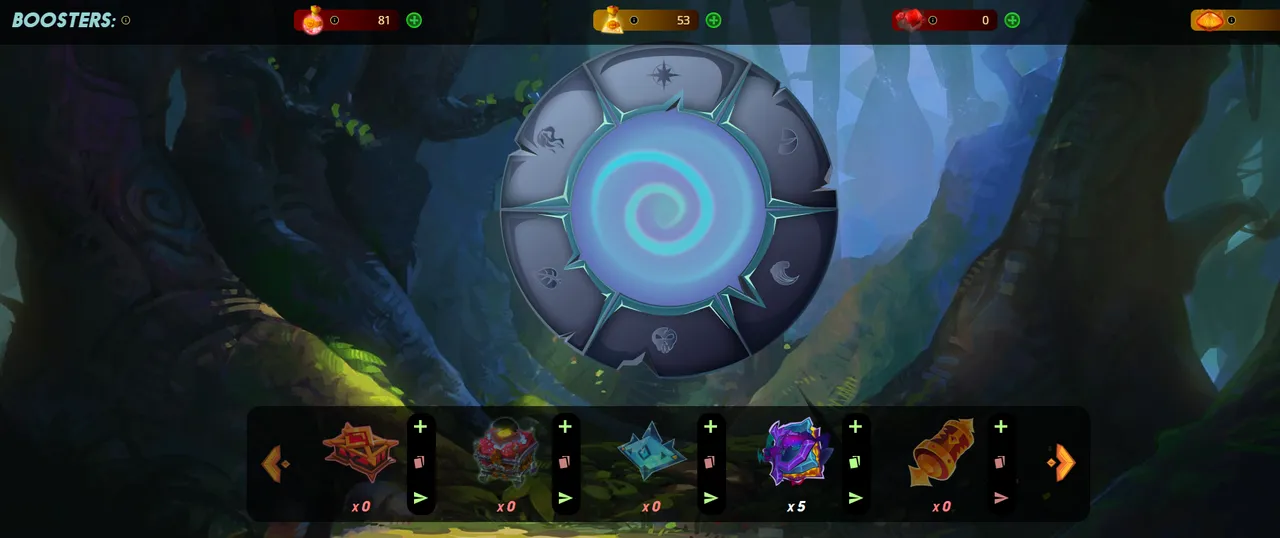This screenshot has width=1280, height=538.
Task: Show info for the red potion booster
Action: point(334,20)
